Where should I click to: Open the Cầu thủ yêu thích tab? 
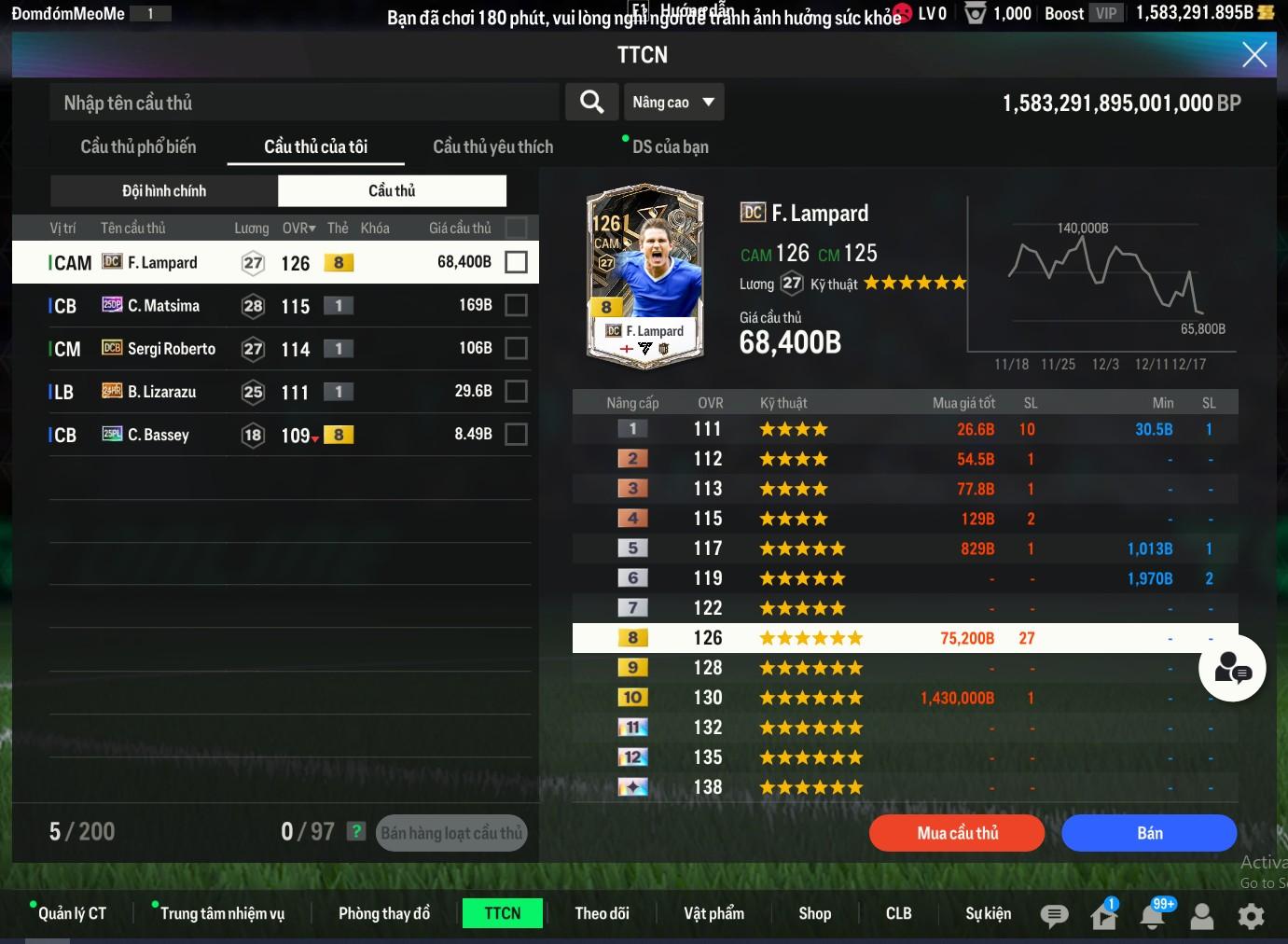[492, 146]
